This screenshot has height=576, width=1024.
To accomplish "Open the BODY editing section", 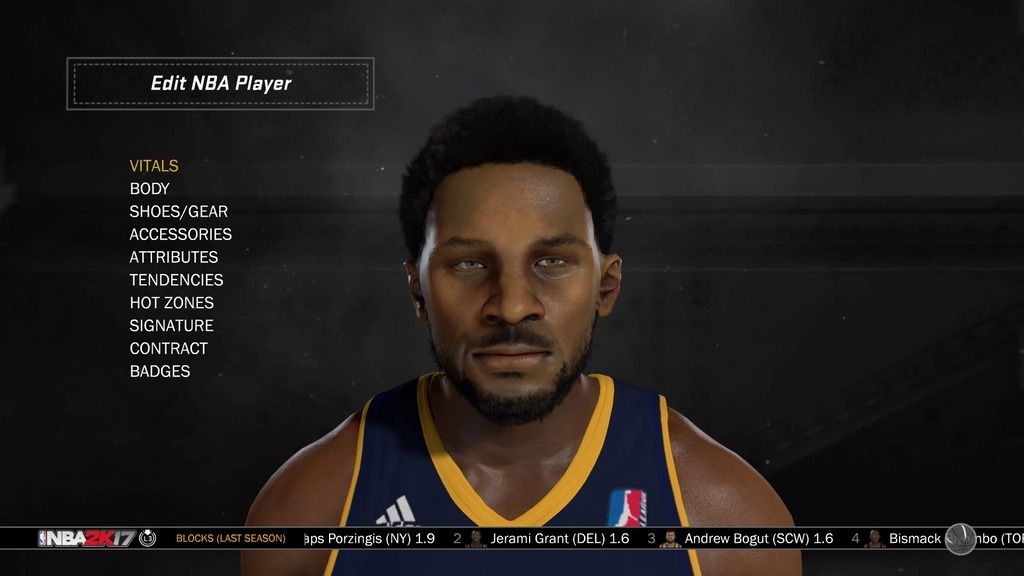I will click(150, 189).
